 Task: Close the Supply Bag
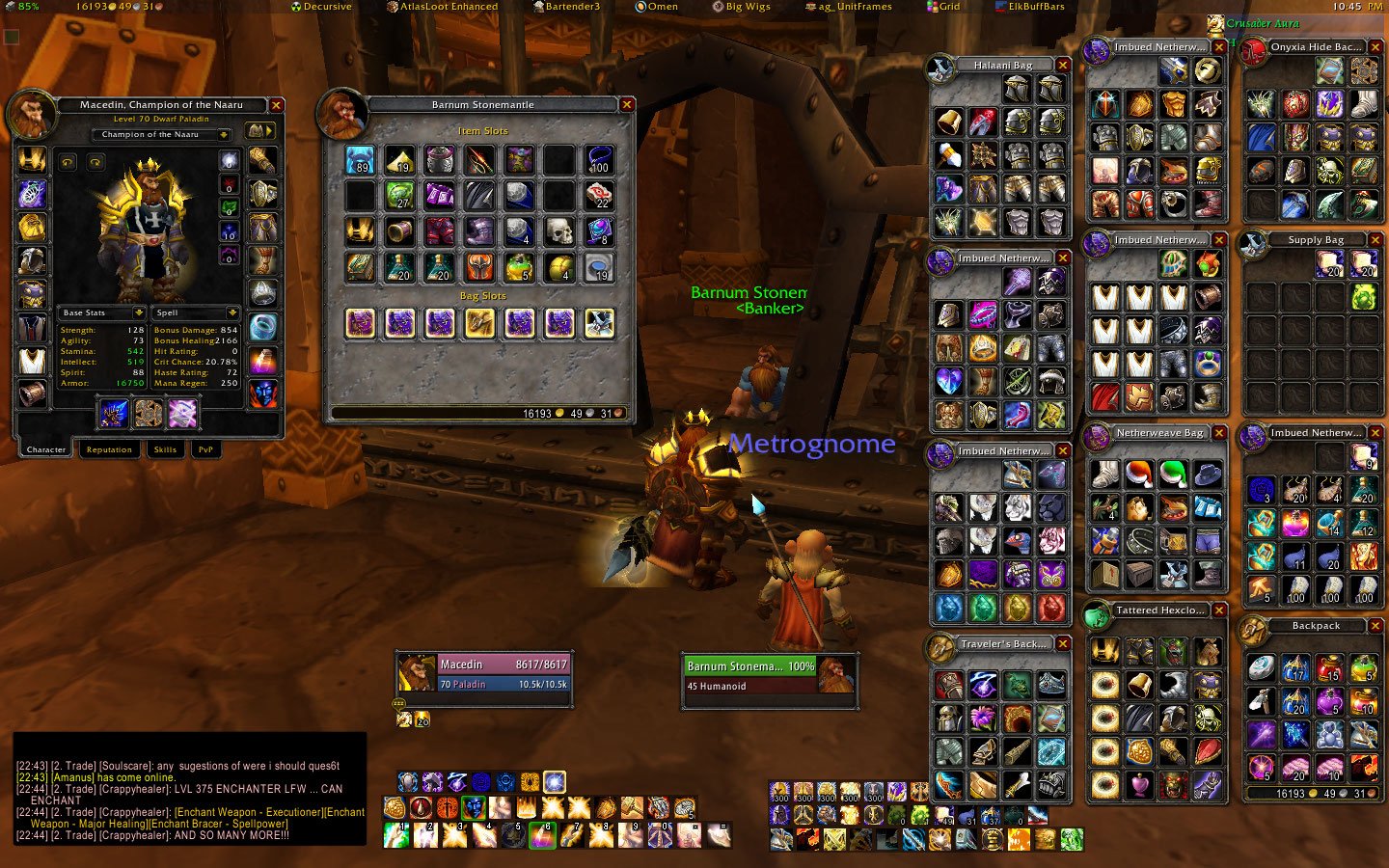click(1375, 239)
